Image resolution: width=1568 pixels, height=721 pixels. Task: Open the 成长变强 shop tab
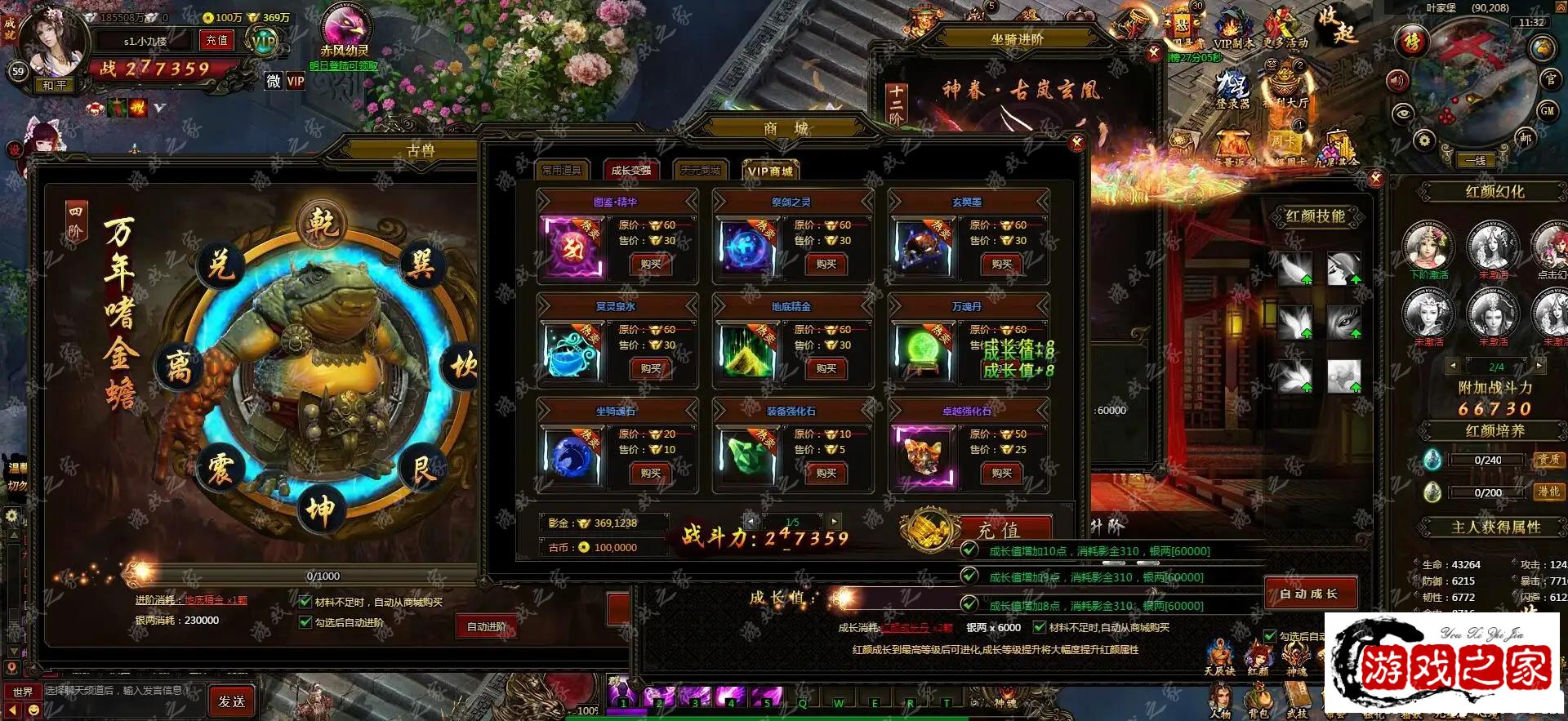631,170
